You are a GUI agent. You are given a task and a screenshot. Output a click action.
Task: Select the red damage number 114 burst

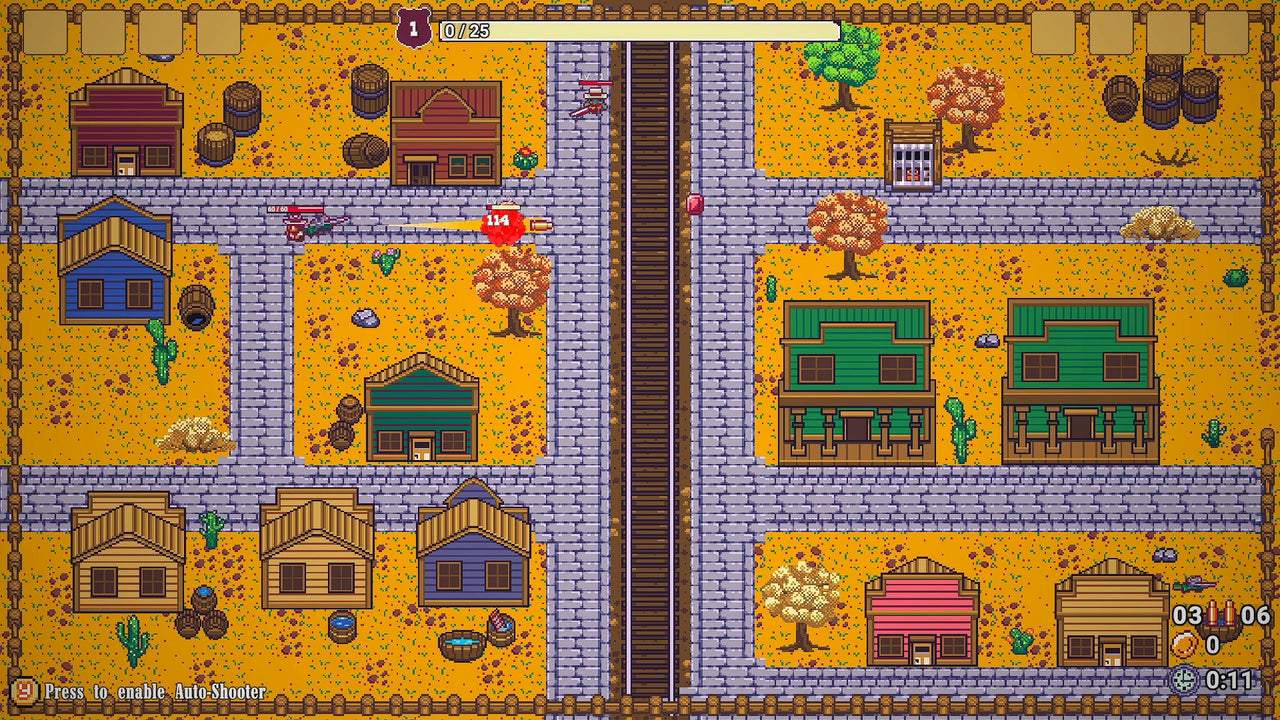coord(503,222)
